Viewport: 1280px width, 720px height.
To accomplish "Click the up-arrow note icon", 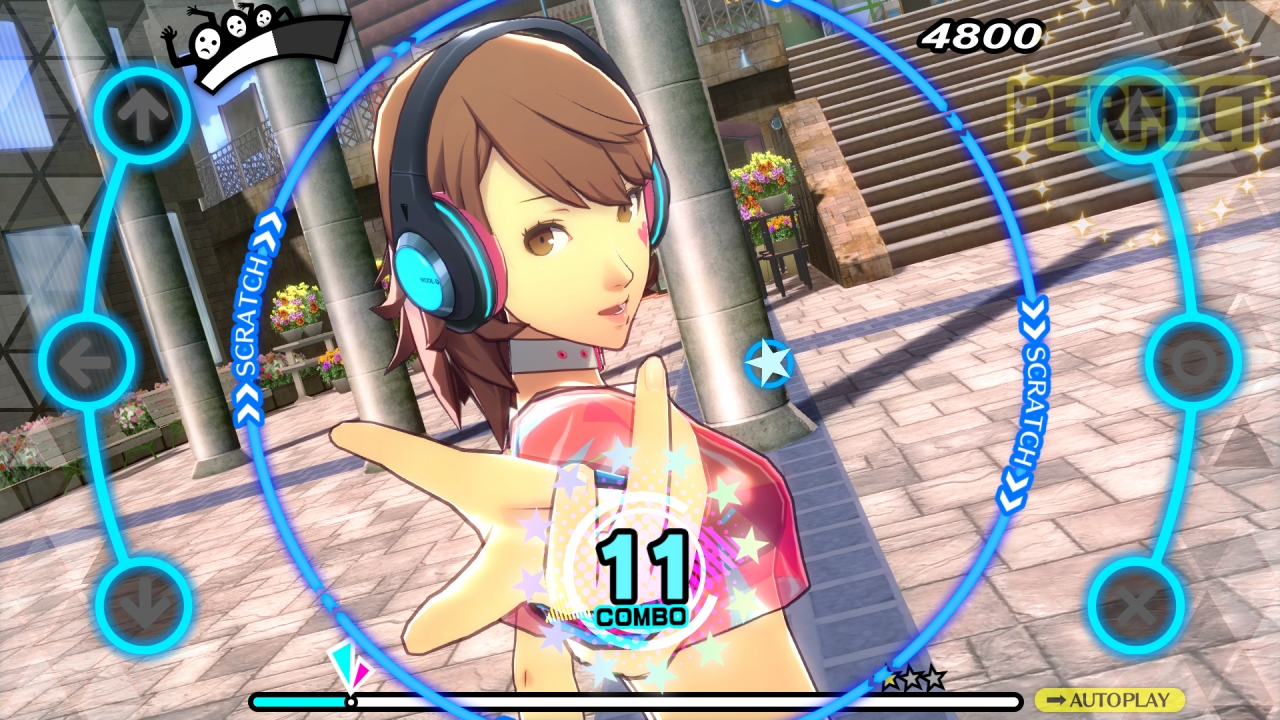I will 143,113.
